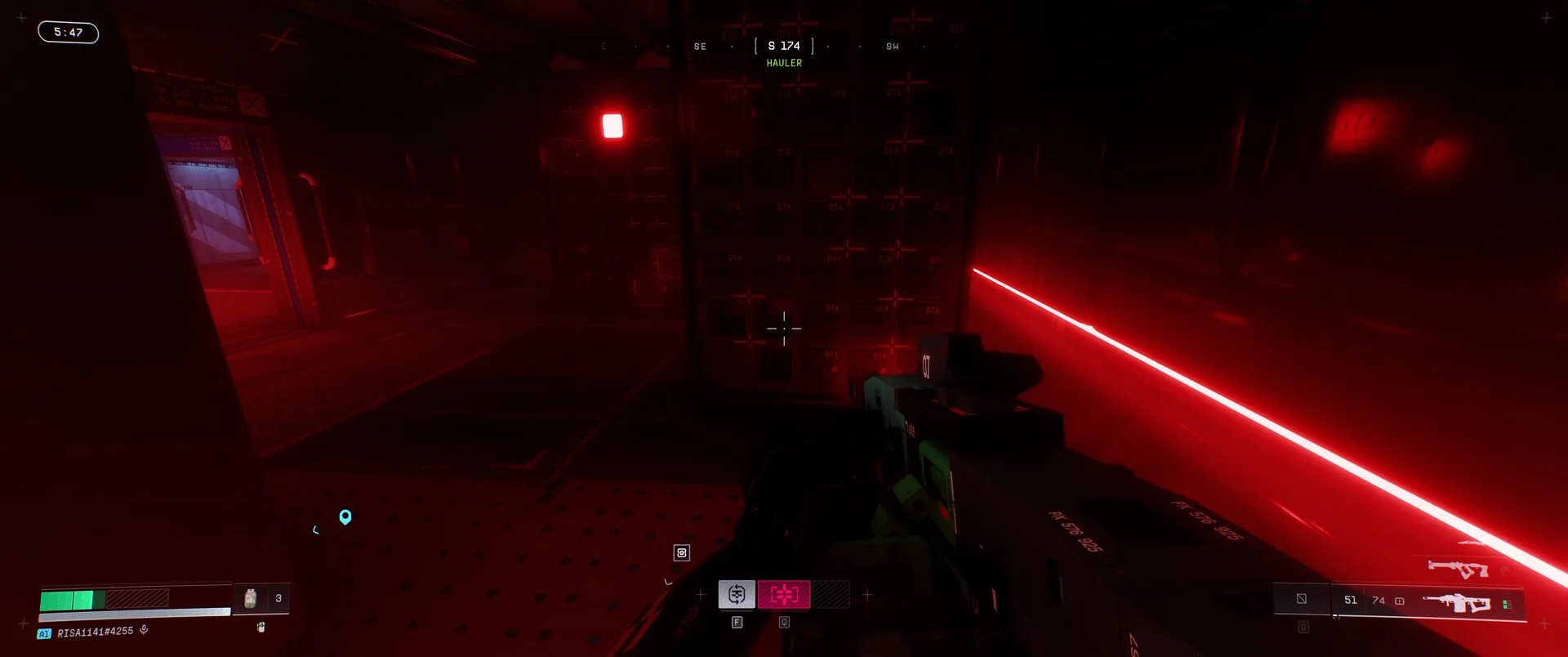Image resolution: width=1568 pixels, height=657 pixels.
Task: Click the empty gadget slot beside ammo
Action: click(x=1302, y=599)
